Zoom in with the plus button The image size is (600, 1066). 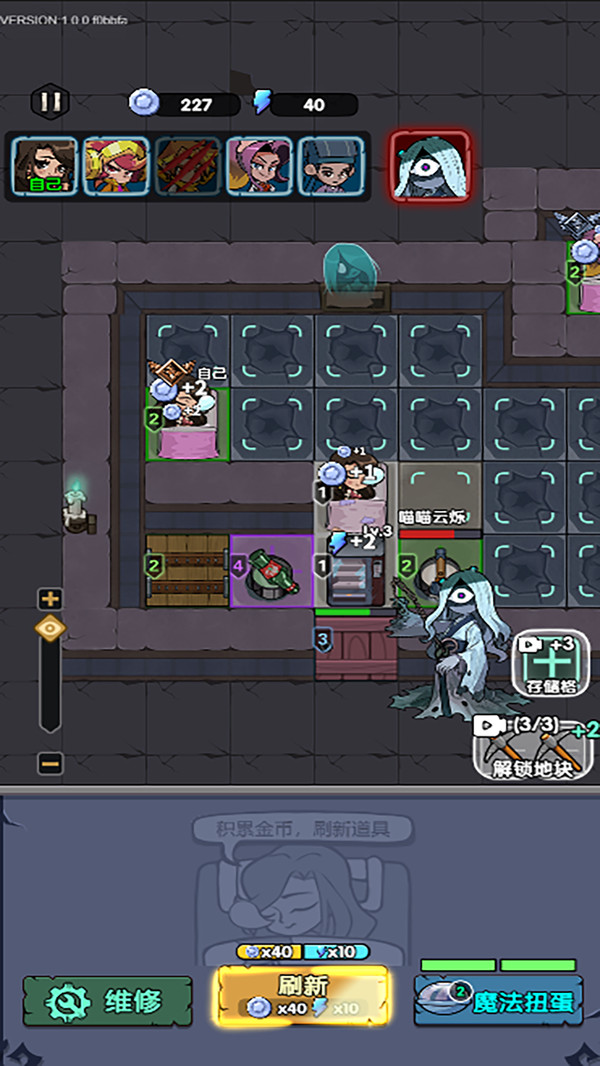(x=50, y=599)
